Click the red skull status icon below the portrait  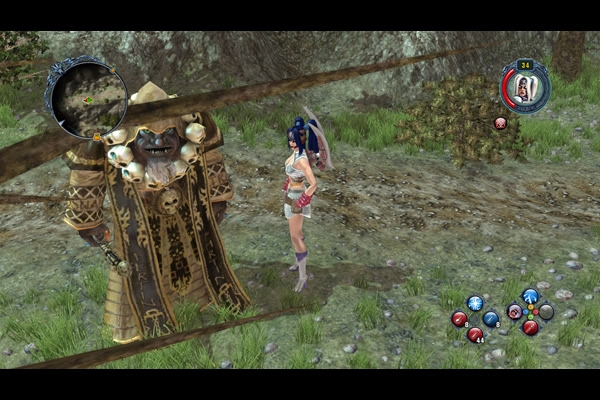pyautogui.click(x=500, y=123)
